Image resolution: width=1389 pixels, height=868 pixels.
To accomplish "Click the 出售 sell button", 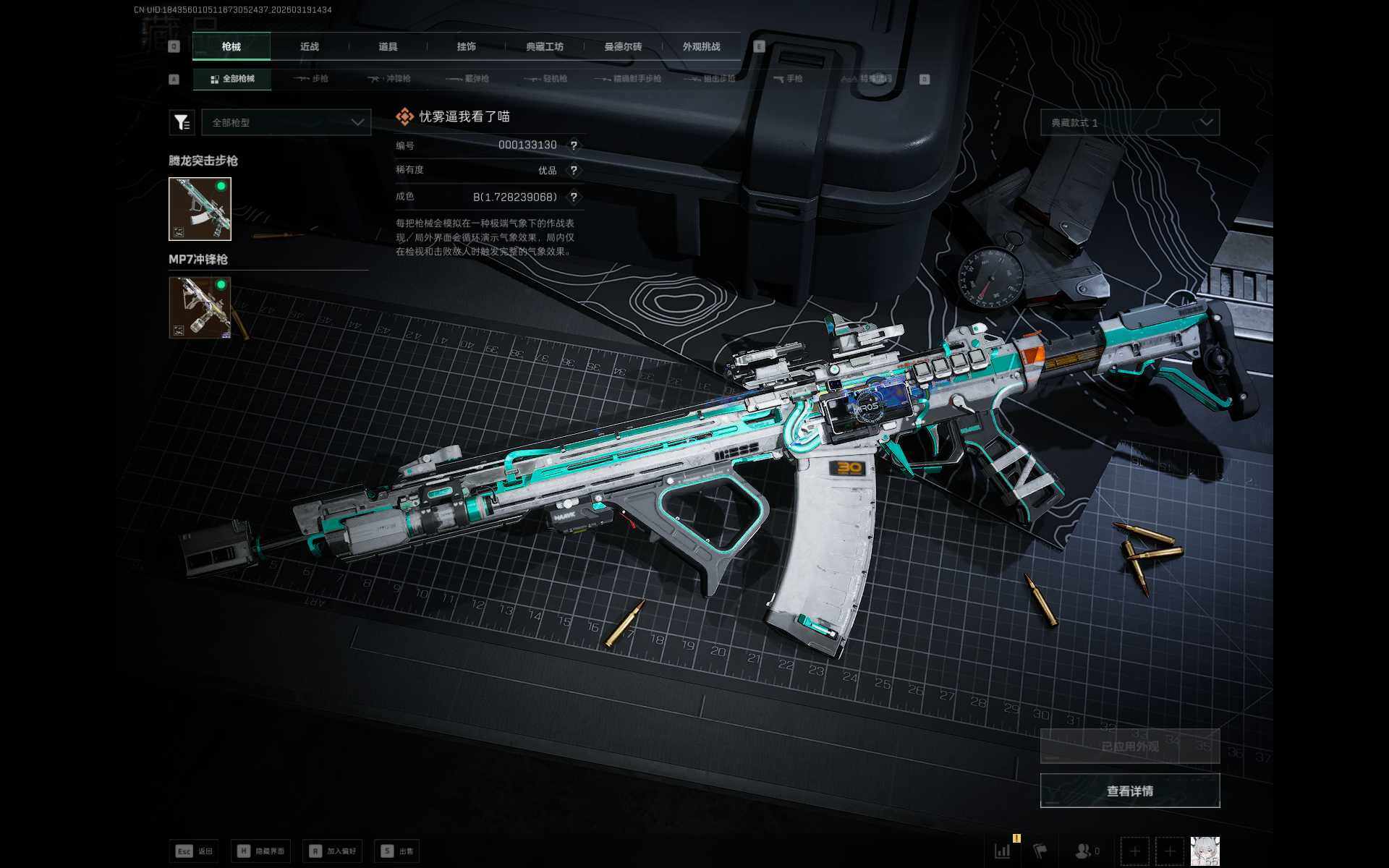I will click(x=397, y=851).
